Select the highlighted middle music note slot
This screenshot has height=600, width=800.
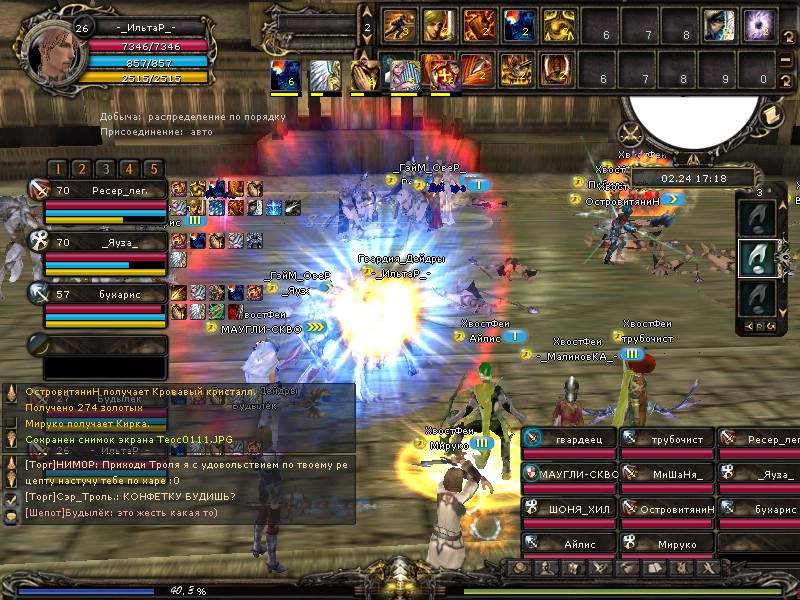click(x=759, y=257)
